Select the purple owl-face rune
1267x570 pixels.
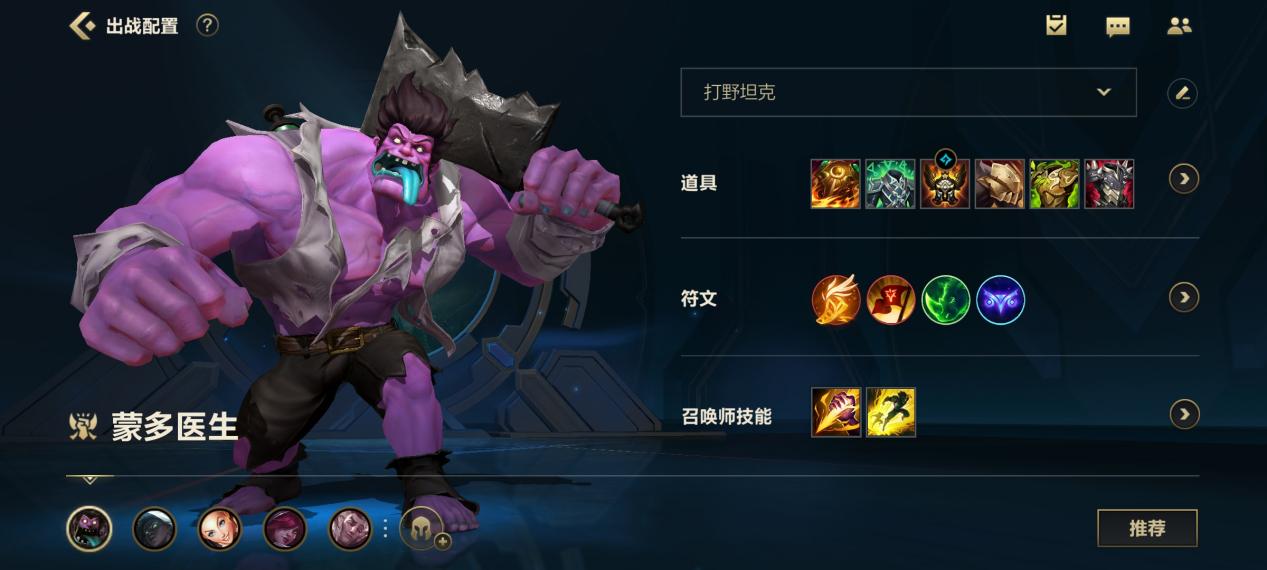[1000, 300]
